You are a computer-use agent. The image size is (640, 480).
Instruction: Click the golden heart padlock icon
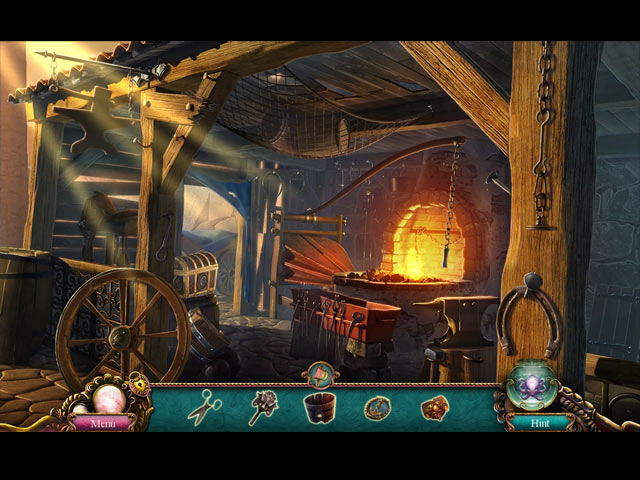click(x=141, y=385)
